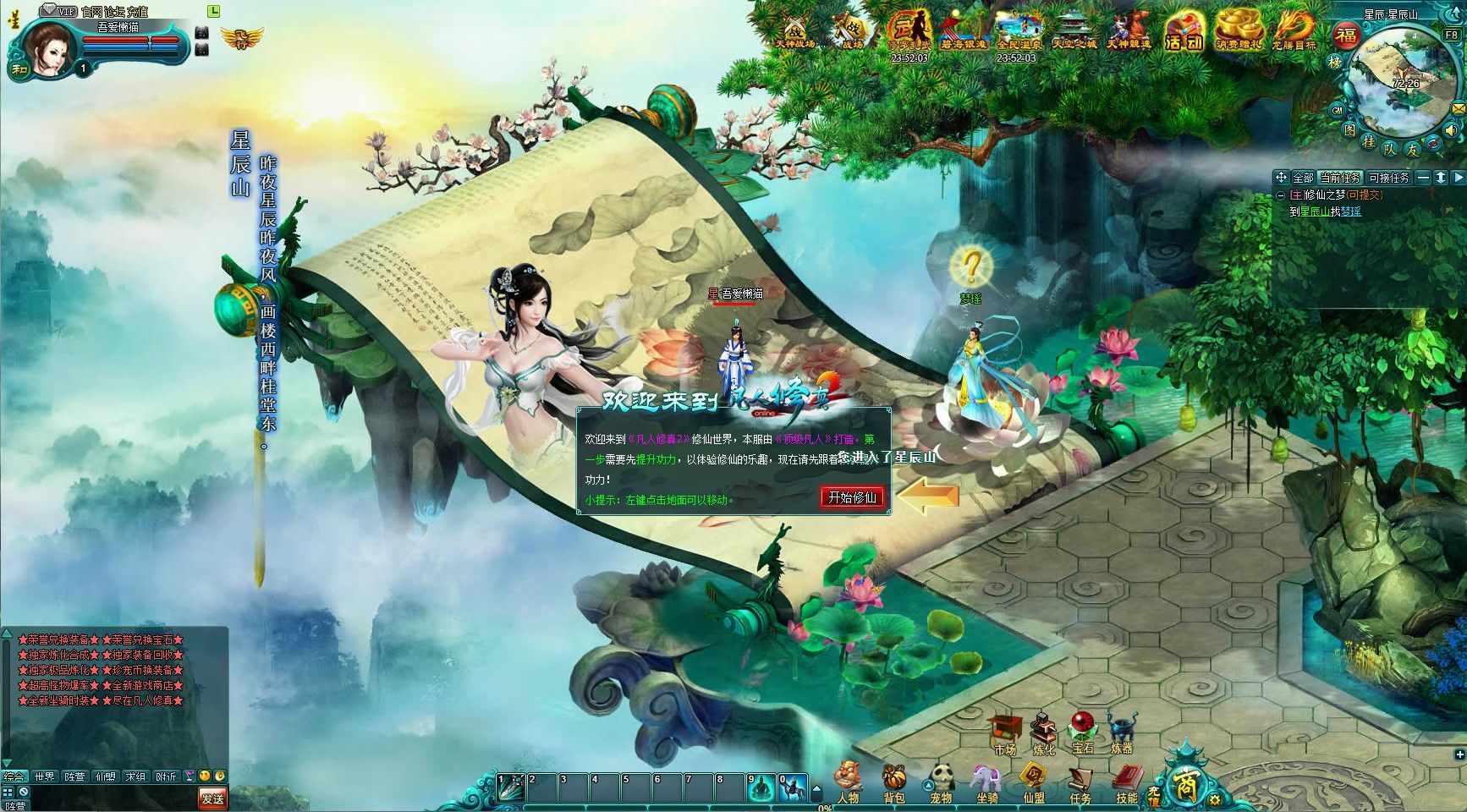This screenshot has width=1467, height=812.
Task: Open the 仙盟 guild panel
Action: click(x=1033, y=779)
